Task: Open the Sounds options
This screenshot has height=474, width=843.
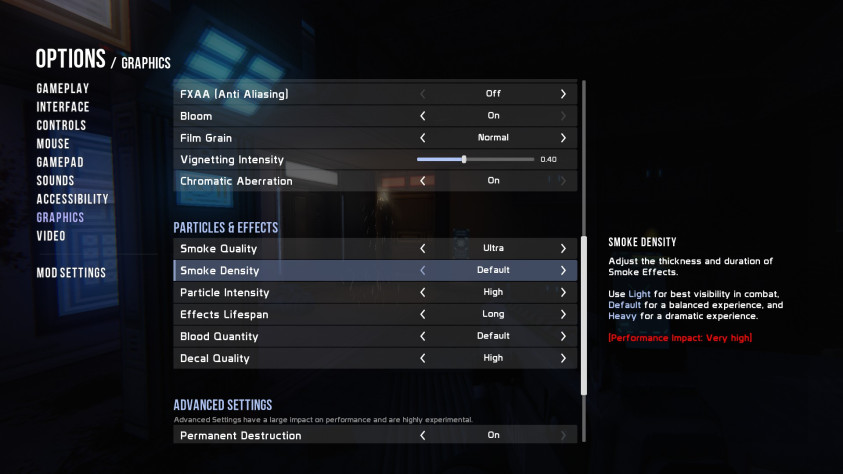Action: pos(55,180)
